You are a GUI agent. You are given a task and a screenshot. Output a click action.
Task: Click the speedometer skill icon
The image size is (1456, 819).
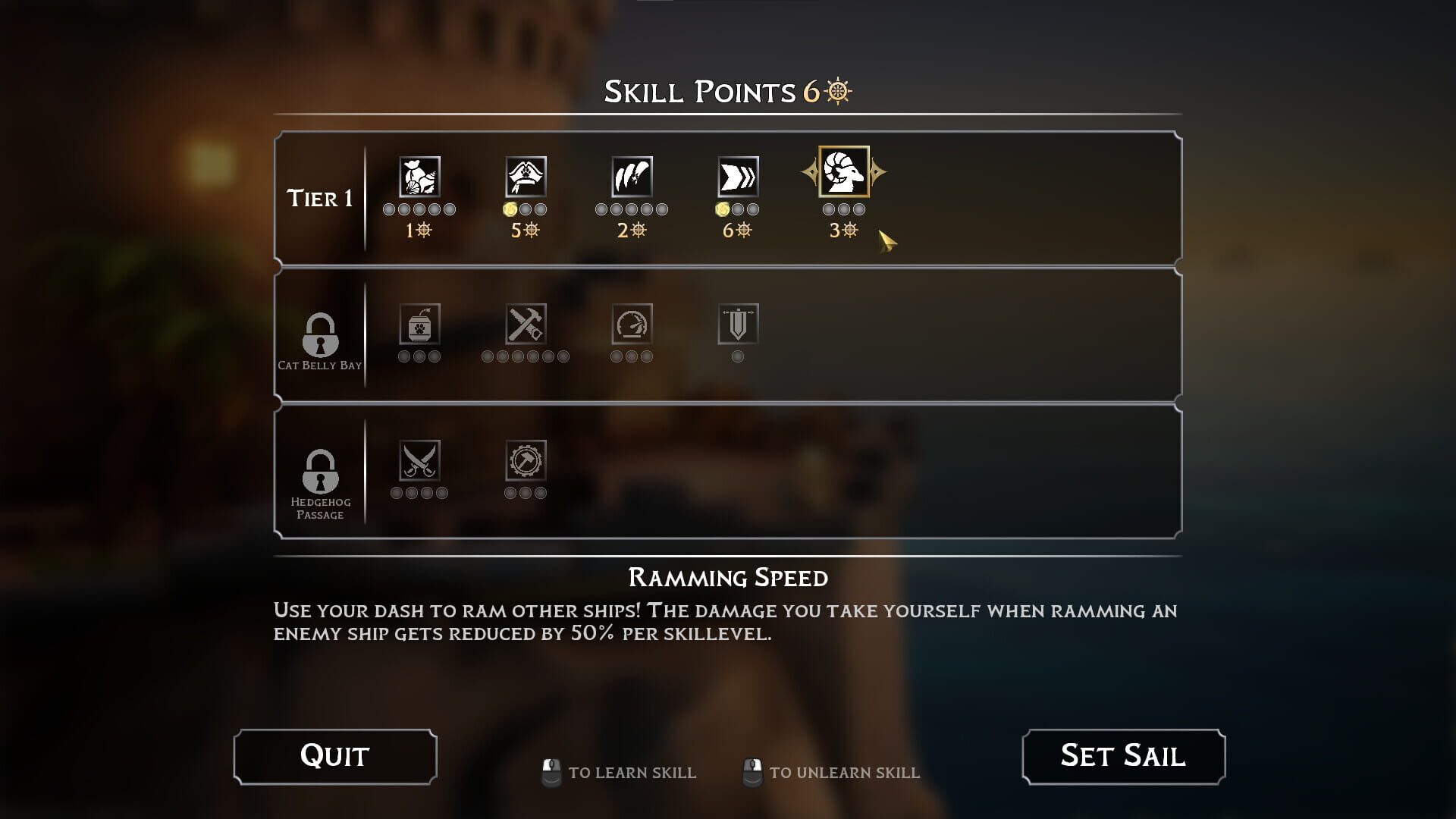(632, 326)
